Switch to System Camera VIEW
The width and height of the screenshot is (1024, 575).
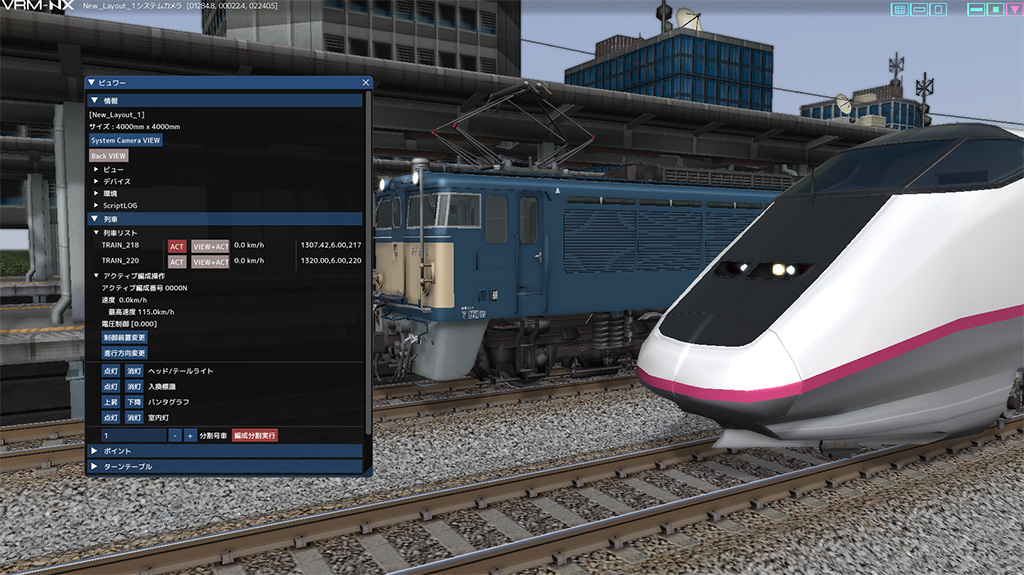tap(125, 141)
